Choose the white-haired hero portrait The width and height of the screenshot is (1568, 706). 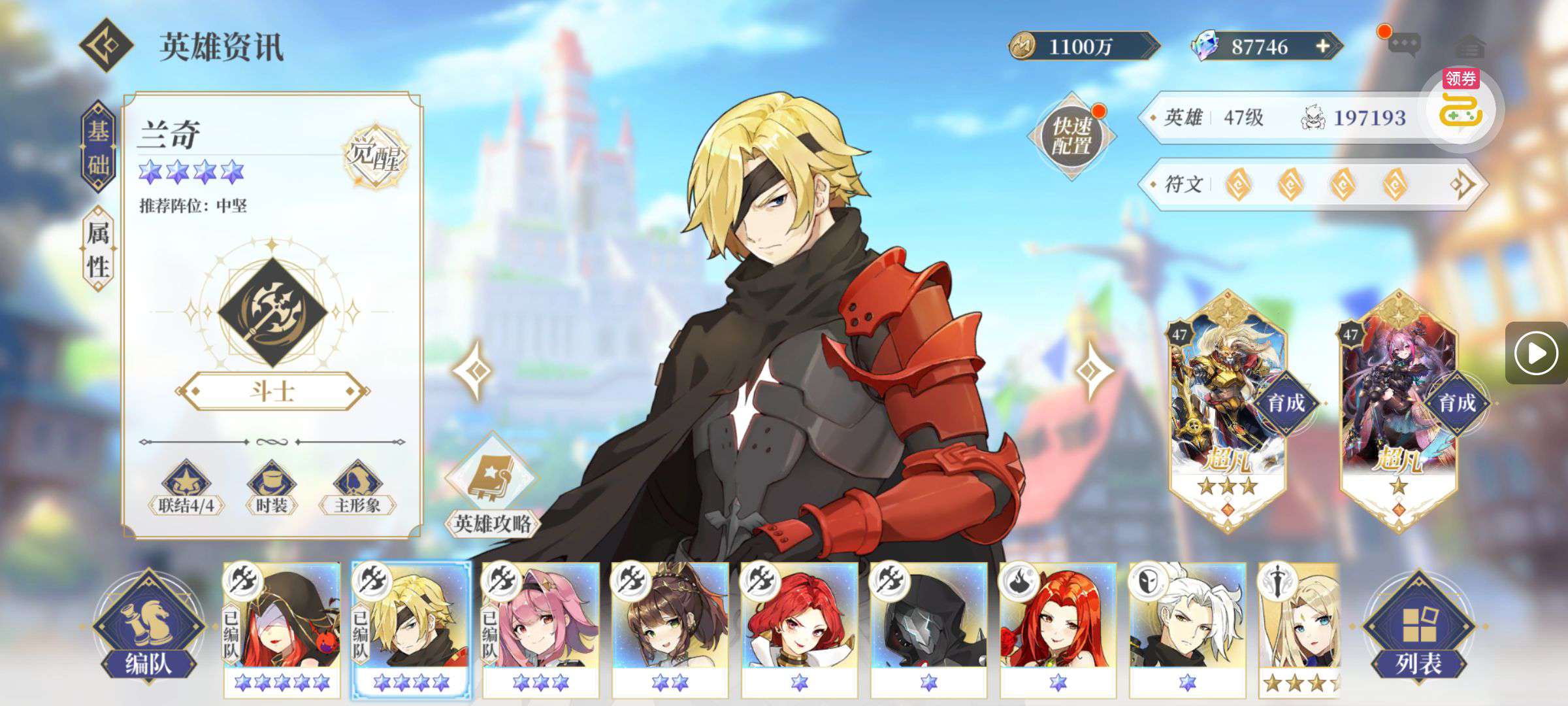1187,628
